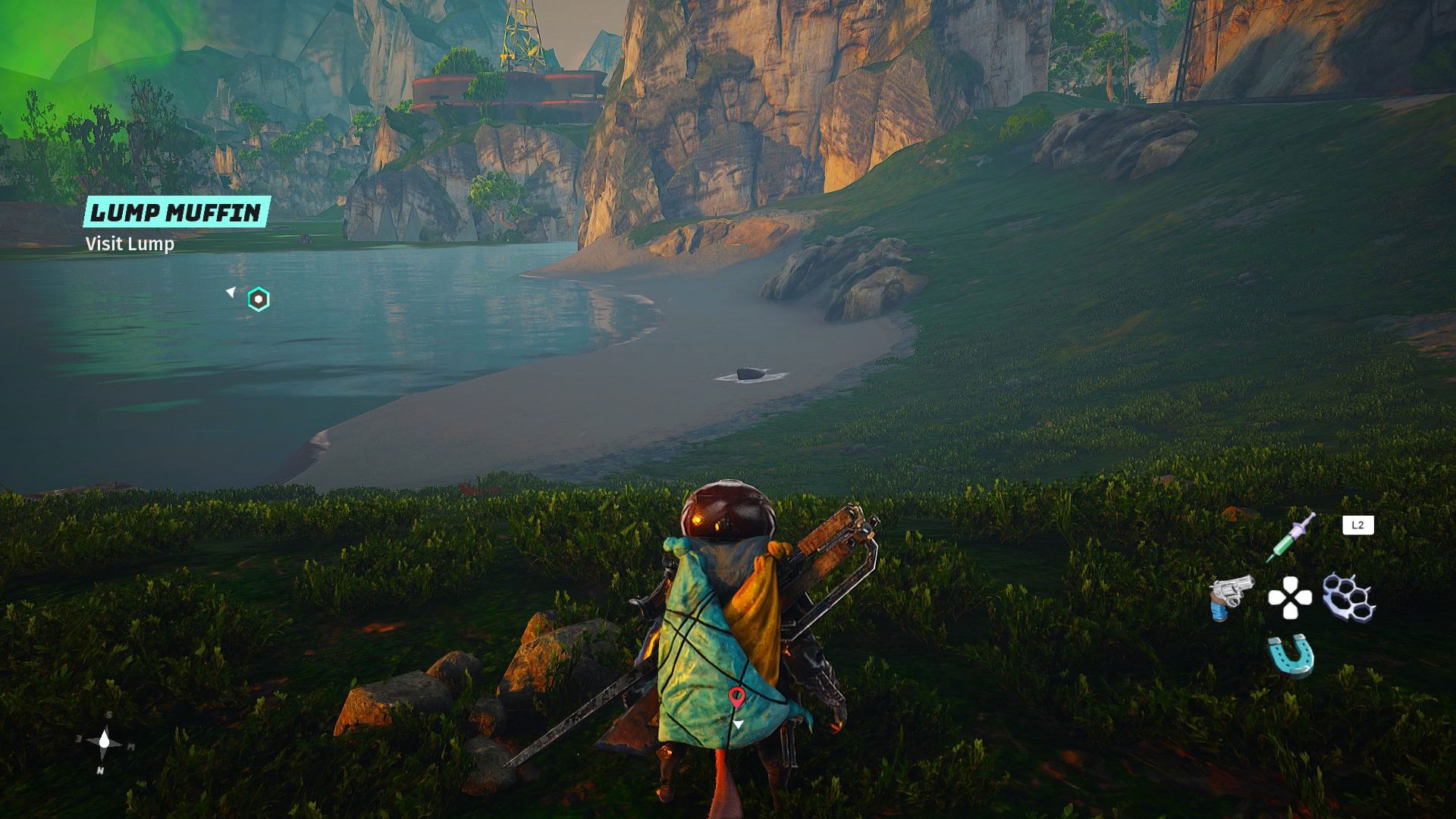The width and height of the screenshot is (1456, 819).
Task: Select the Lump Muffin quest tracker
Action: 176,213
